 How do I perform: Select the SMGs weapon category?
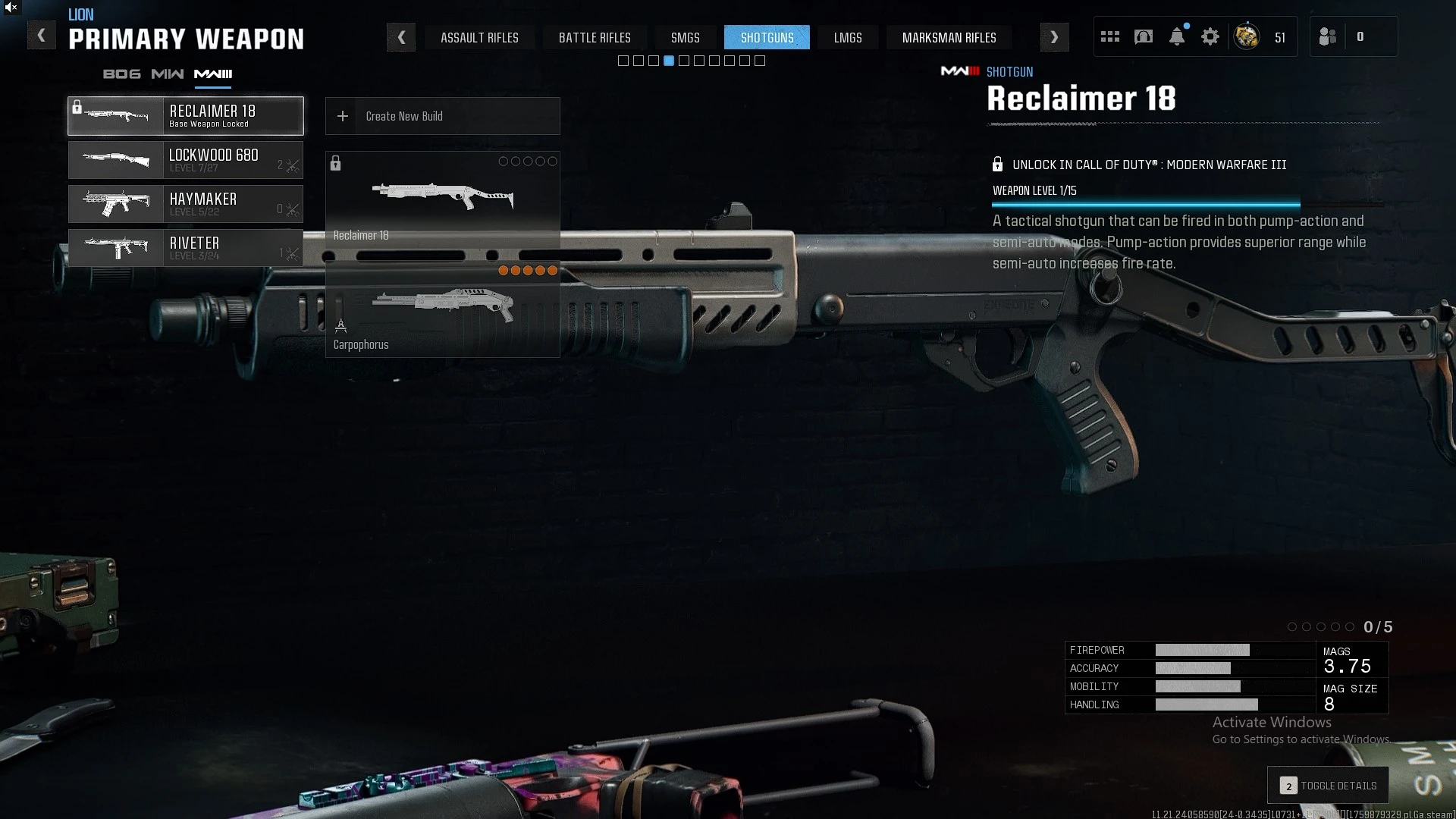[x=685, y=37]
